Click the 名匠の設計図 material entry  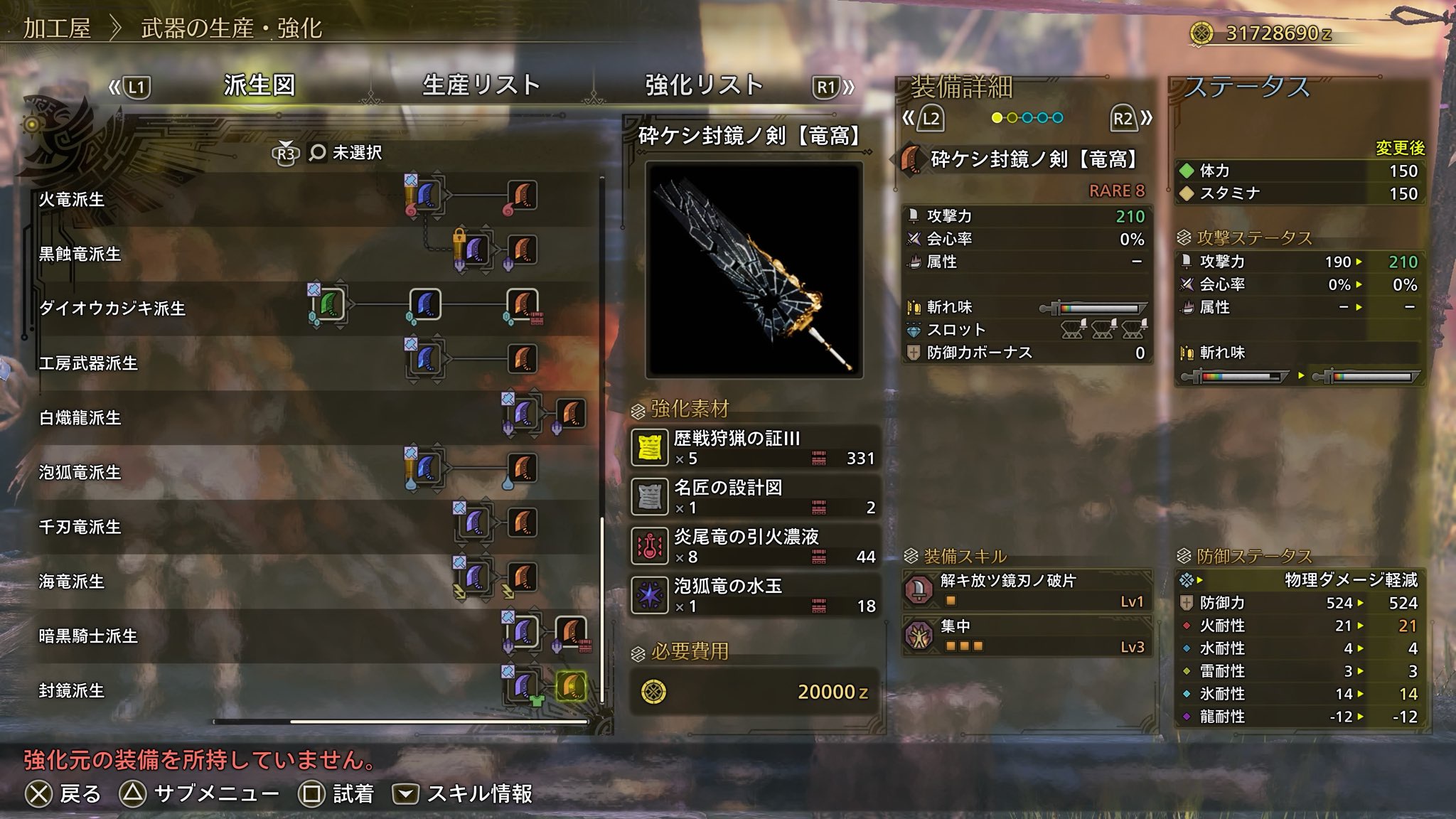tap(755, 497)
